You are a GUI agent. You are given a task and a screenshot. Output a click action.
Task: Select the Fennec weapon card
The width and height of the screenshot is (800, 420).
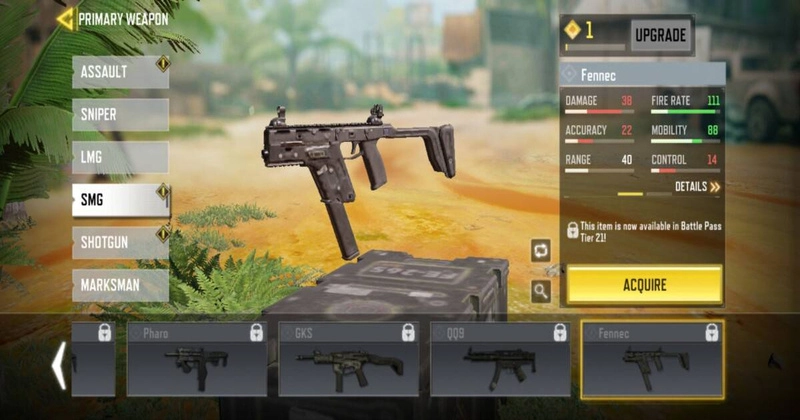652,359
